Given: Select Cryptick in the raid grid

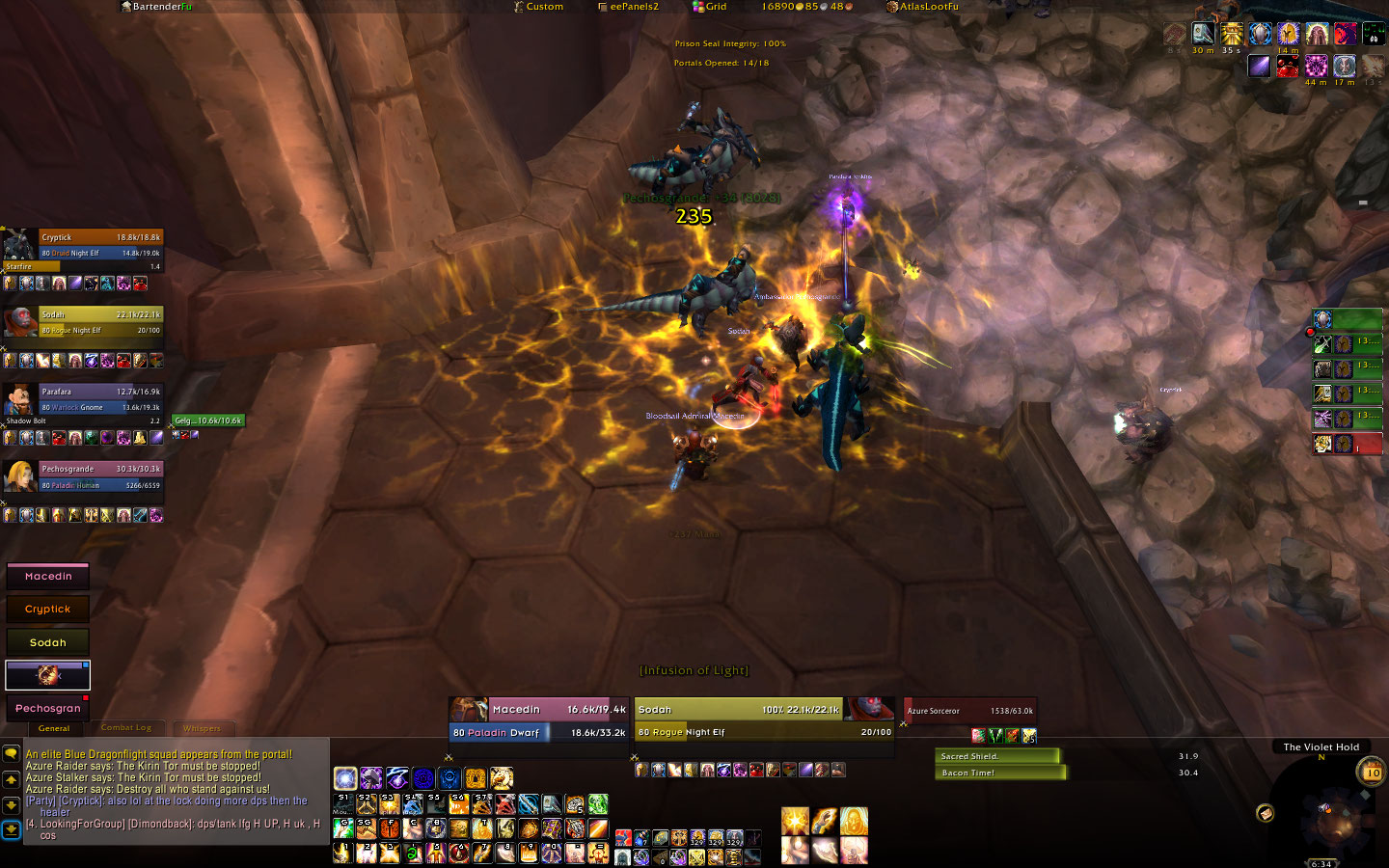Looking at the screenshot, I should 48,610.
